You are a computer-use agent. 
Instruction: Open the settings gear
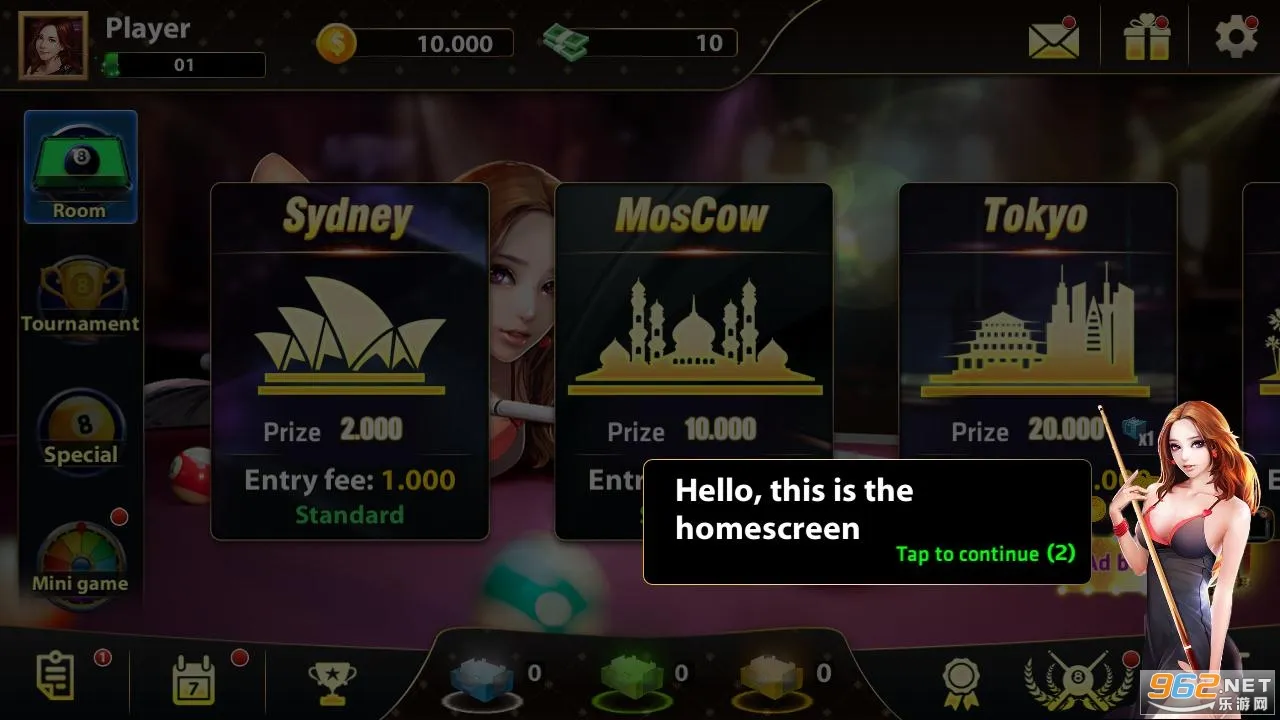pyautogui.click(x=1236, y=37)
